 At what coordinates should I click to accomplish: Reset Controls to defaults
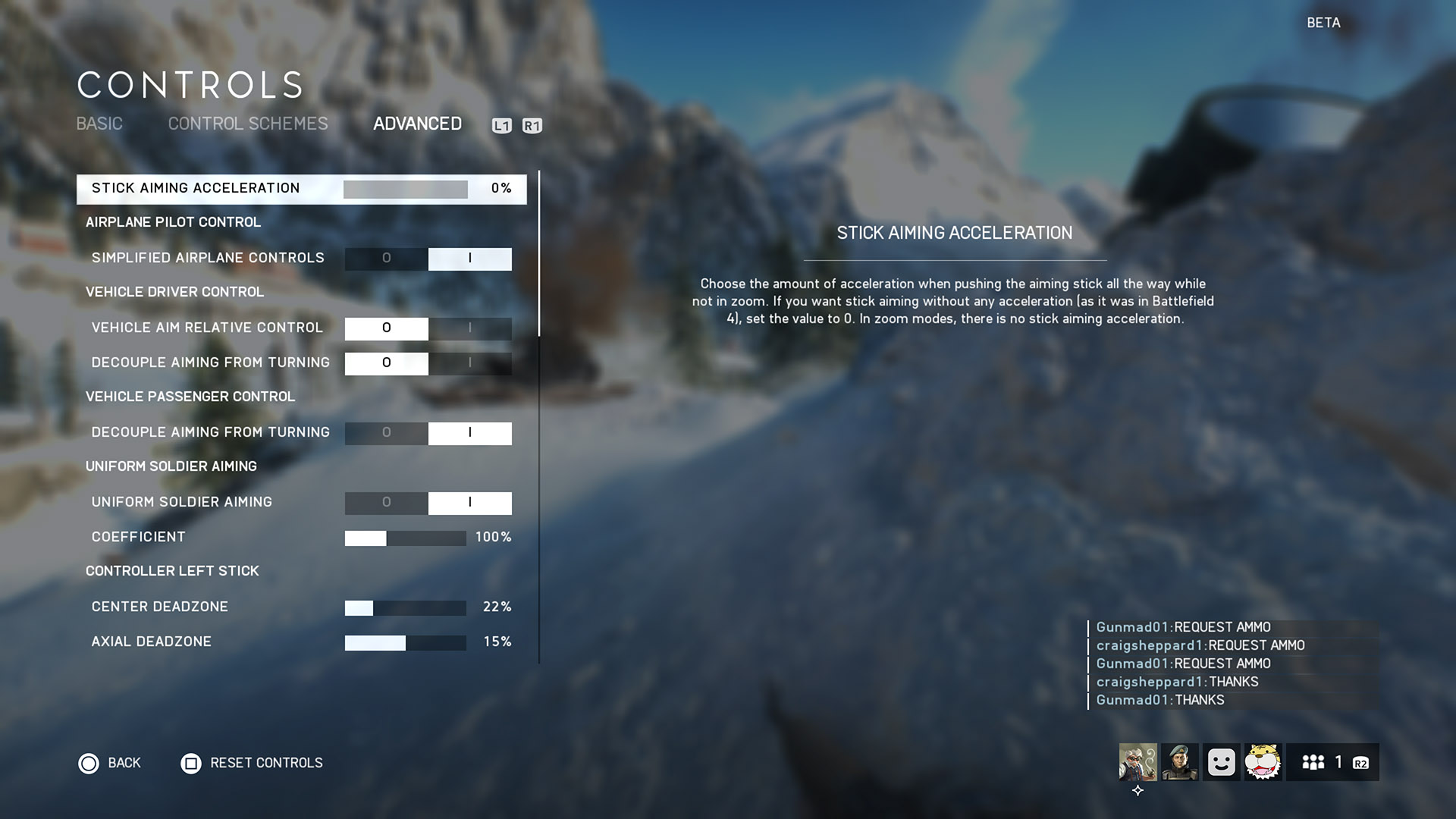point(252,763)
